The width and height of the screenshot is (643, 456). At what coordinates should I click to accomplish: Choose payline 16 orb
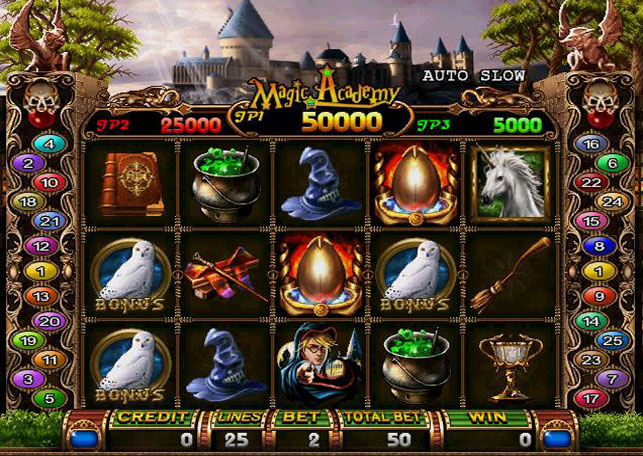(590, 144)
